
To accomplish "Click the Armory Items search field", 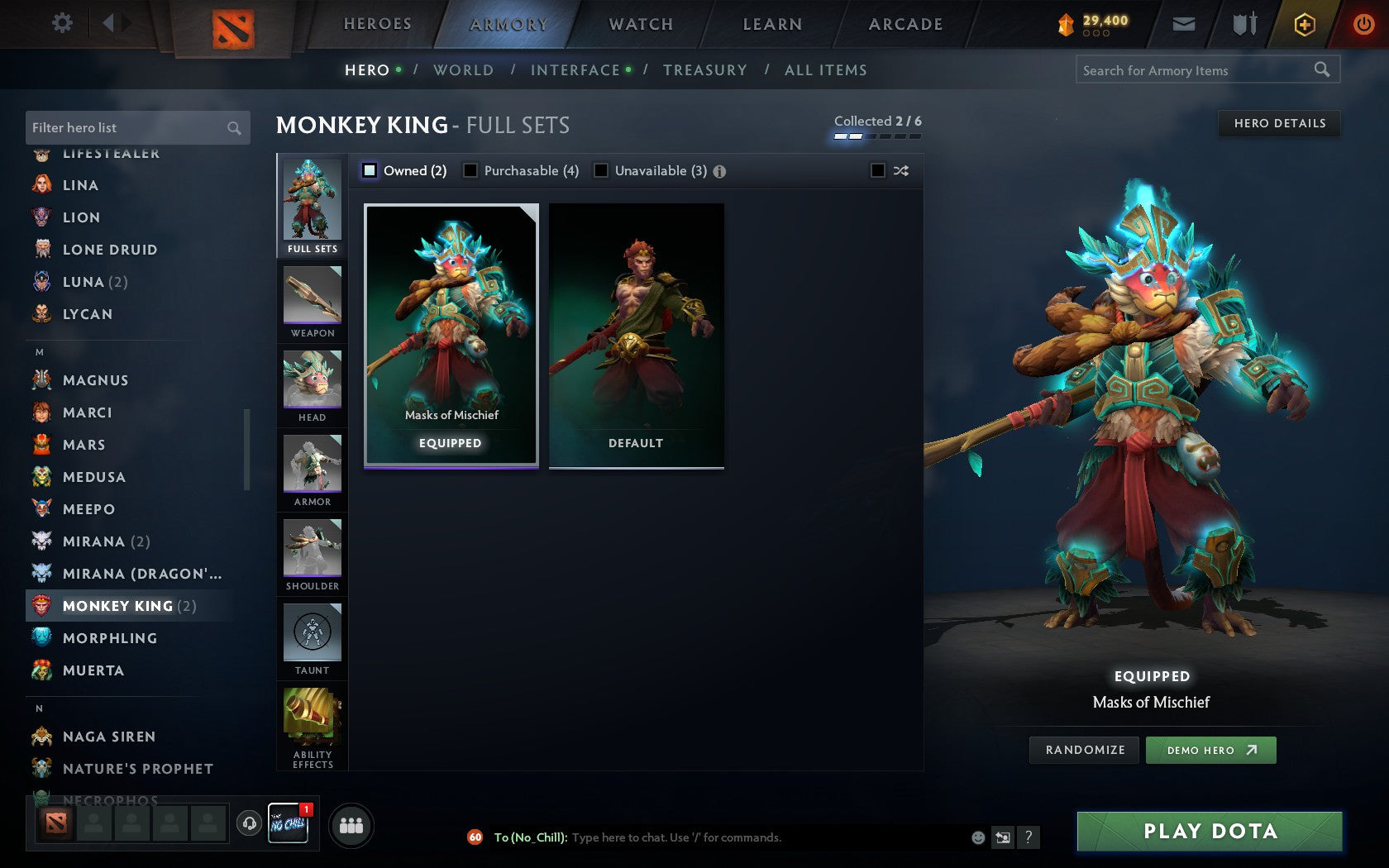I will (x=1197, y=70).
